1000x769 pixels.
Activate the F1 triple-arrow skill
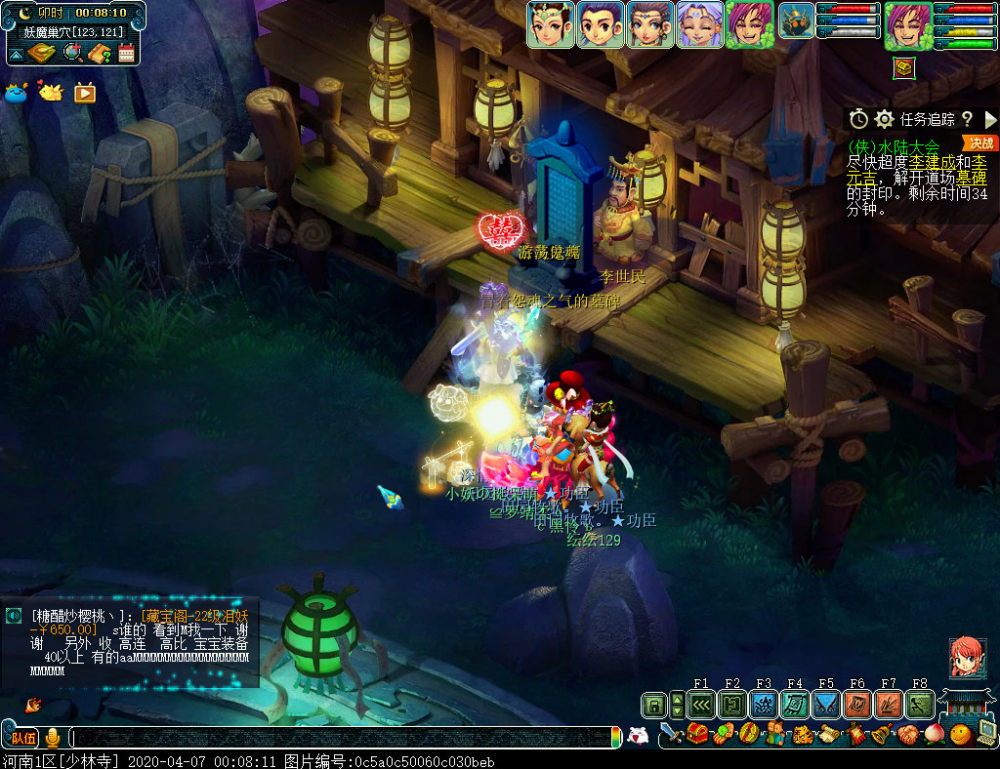[701, 705]
